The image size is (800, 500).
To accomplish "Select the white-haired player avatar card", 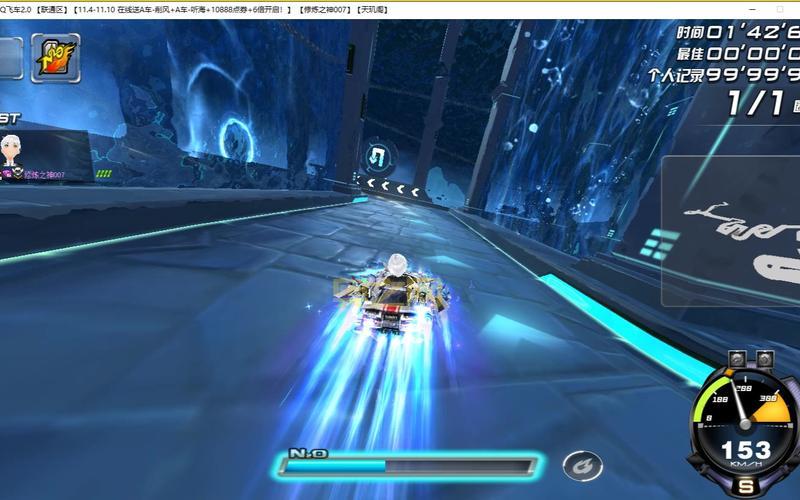I will click(x=14, y=154).
